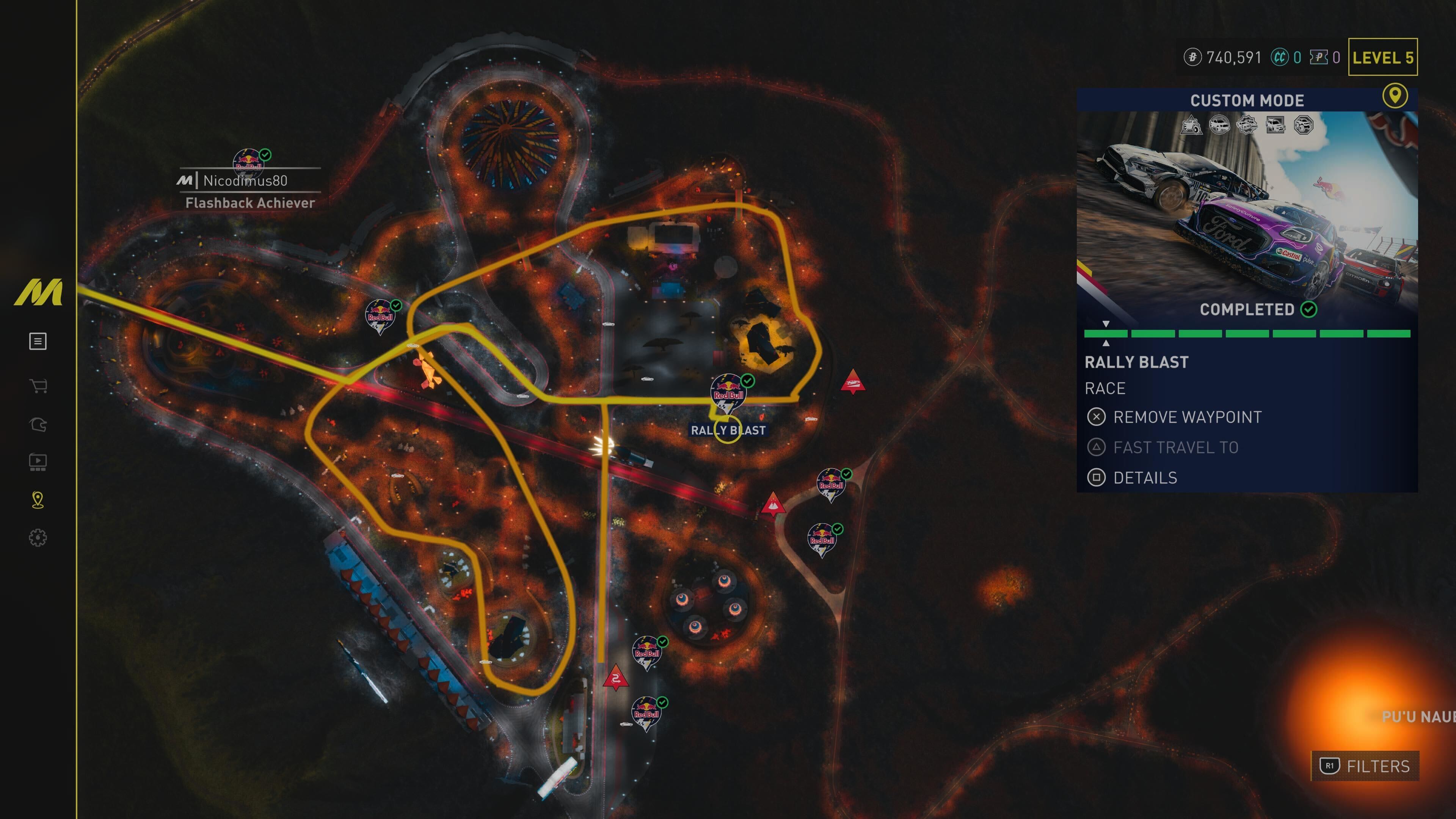Open the list menu icon in sidebar
This screenshot has width=1456, height=819.
pos(38,341)
